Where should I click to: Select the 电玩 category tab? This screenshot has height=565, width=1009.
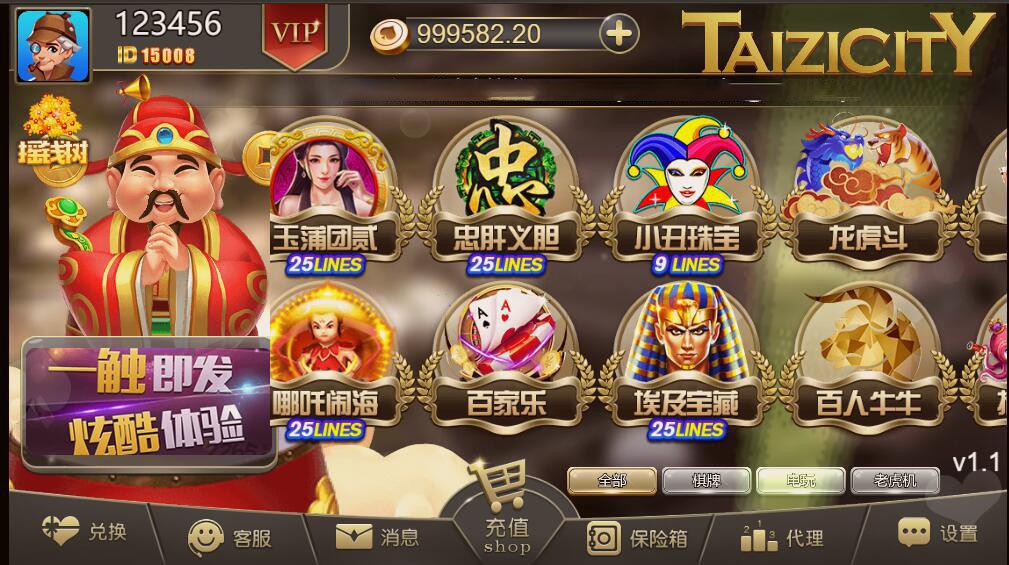coord(800,480)
